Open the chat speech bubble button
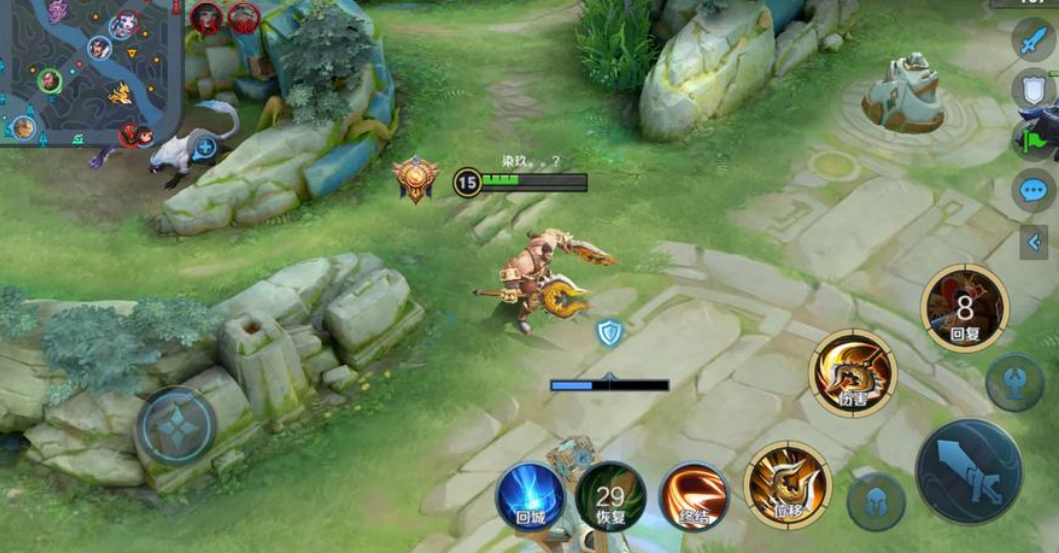The image size is (1059, 553). [1033, 190]
